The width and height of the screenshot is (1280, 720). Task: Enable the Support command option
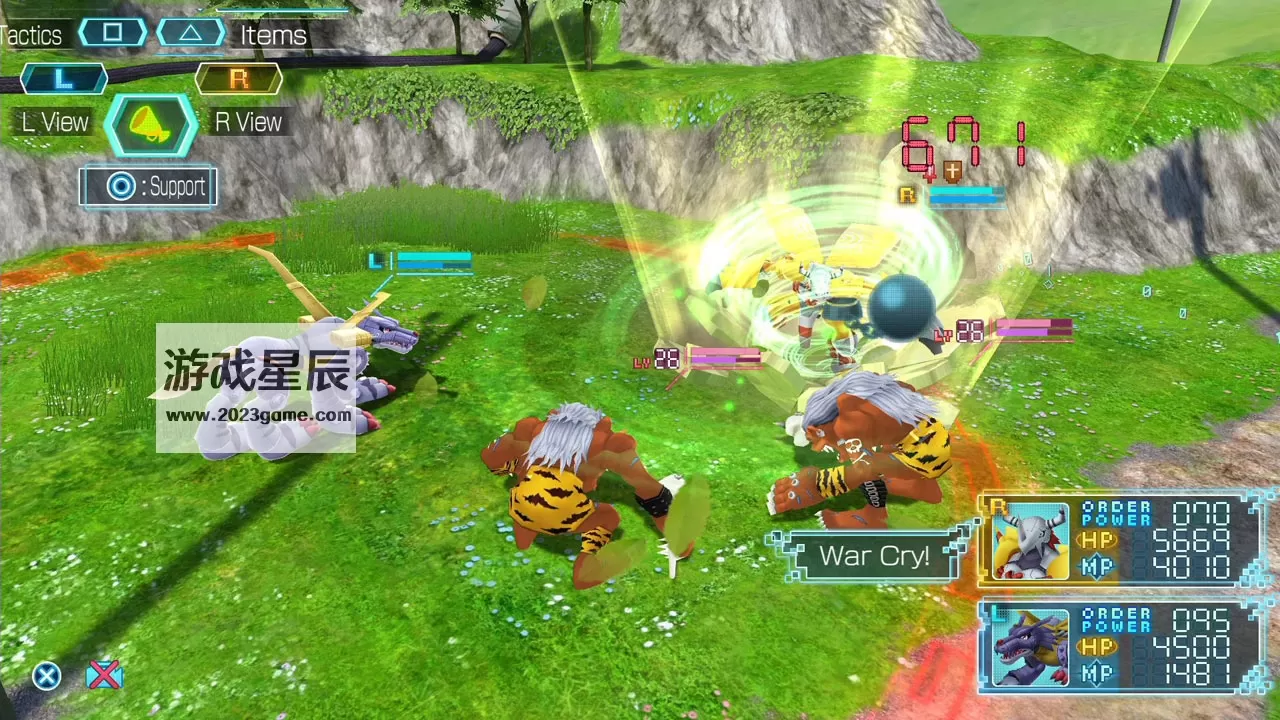tap(148, 187)
